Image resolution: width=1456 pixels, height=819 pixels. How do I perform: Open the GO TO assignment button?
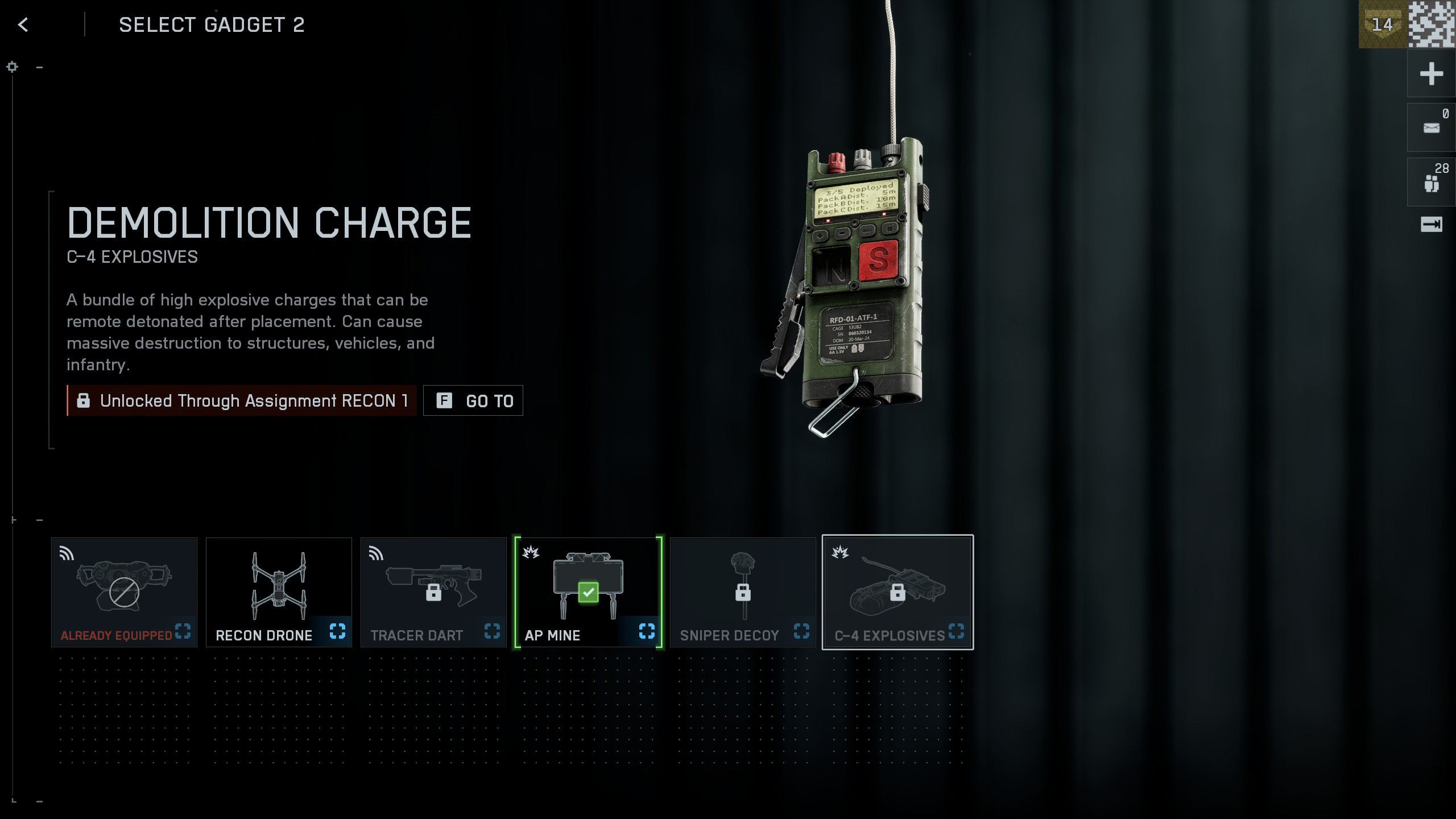pyautogui.click(x=473, y=401)
